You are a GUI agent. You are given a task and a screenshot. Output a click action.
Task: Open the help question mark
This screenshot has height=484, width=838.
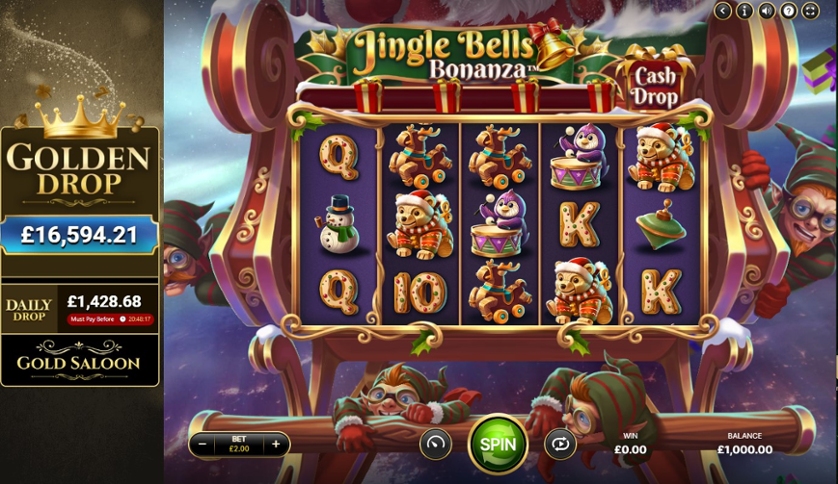click(789, 10)
